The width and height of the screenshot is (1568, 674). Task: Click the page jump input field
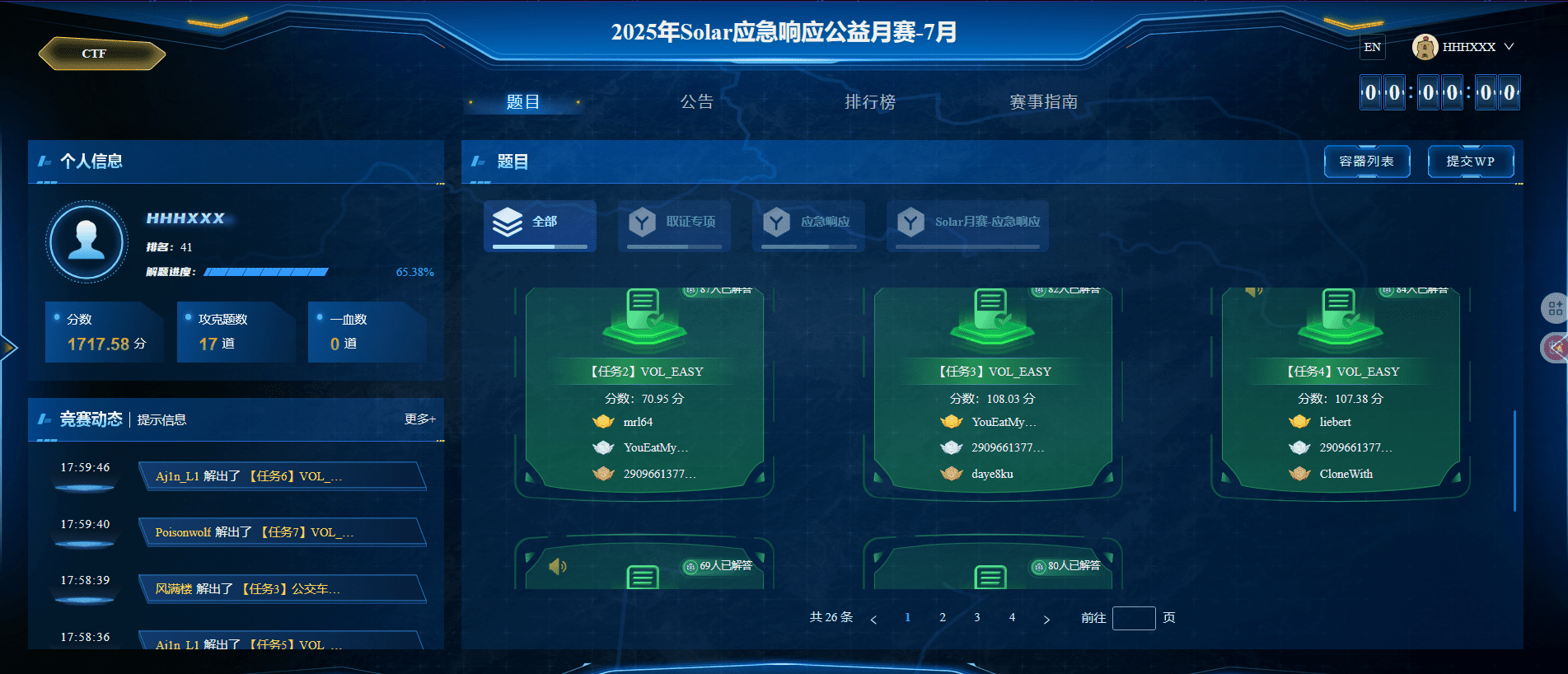tap(1133, 617)
